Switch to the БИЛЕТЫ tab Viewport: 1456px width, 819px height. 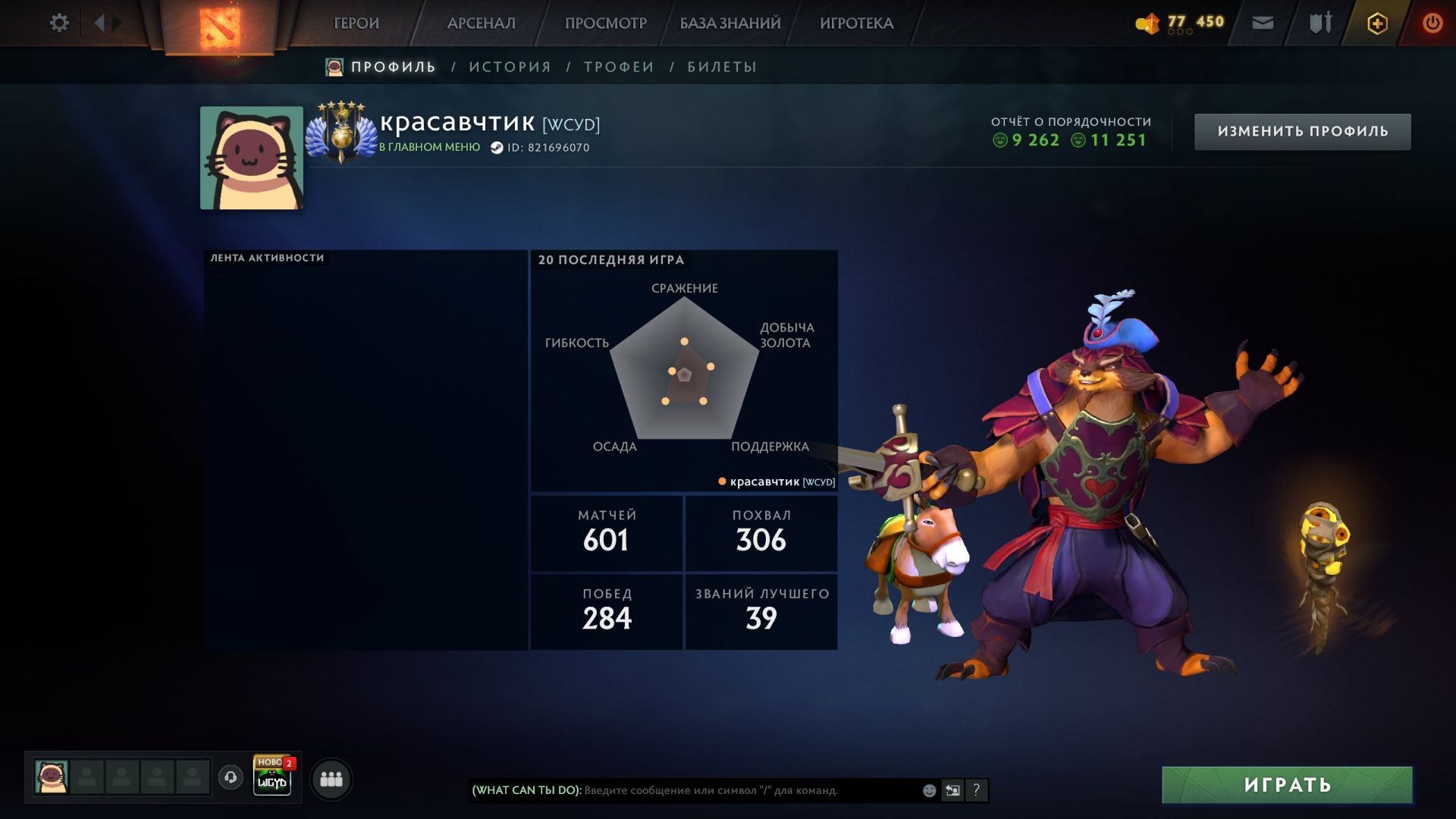(x=722, y=67)
